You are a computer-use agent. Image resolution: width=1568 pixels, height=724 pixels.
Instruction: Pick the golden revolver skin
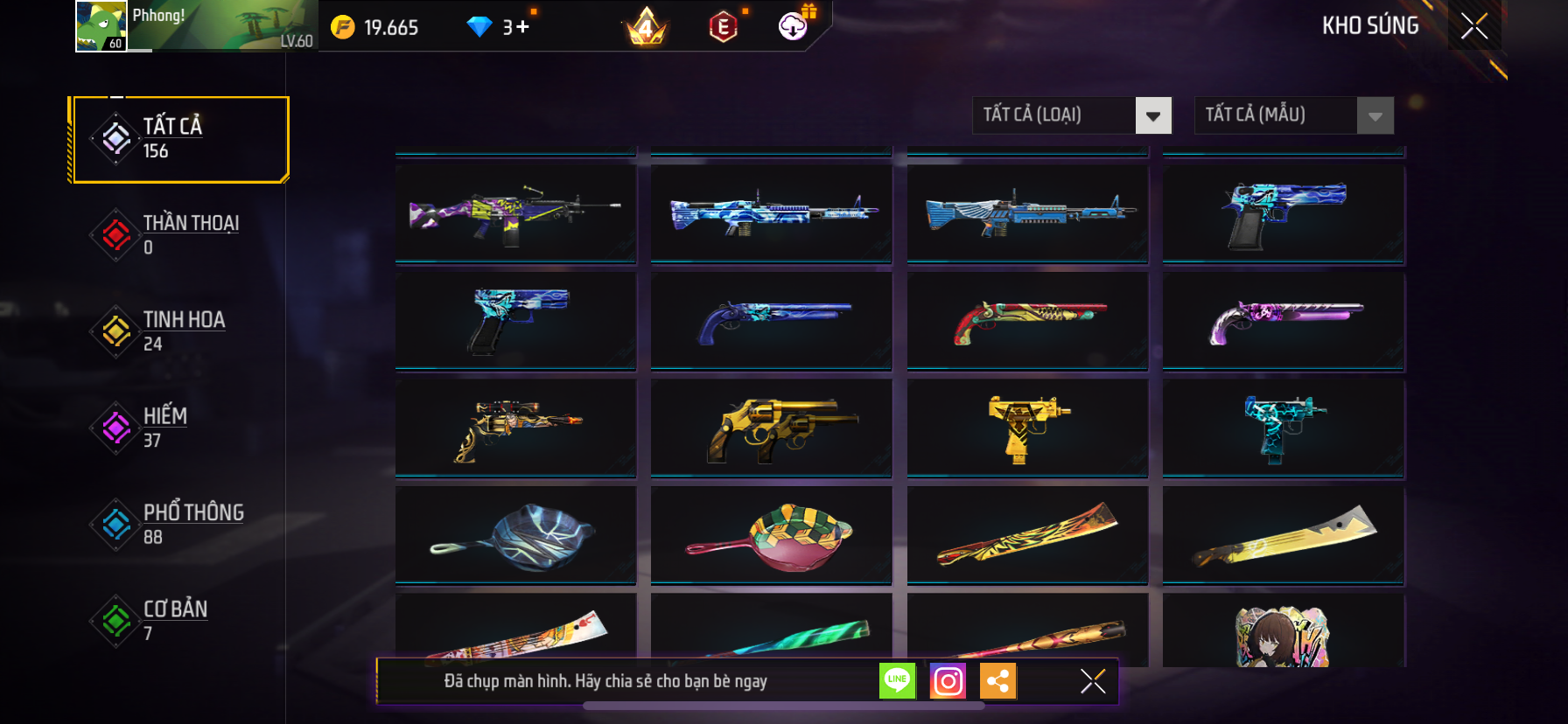771,428
